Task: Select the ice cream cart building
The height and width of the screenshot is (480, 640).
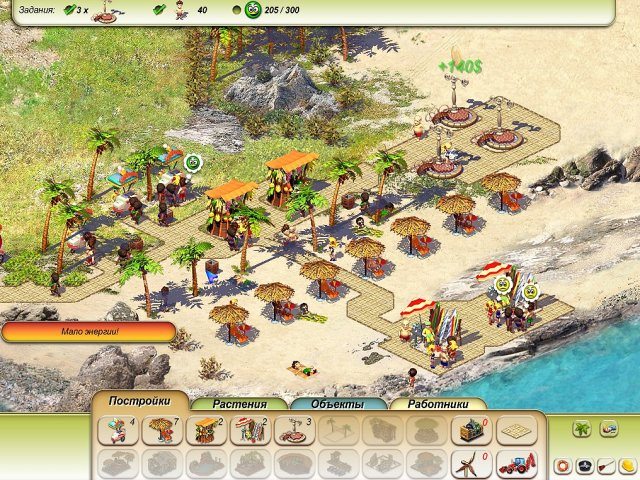Action: point(117,430)
